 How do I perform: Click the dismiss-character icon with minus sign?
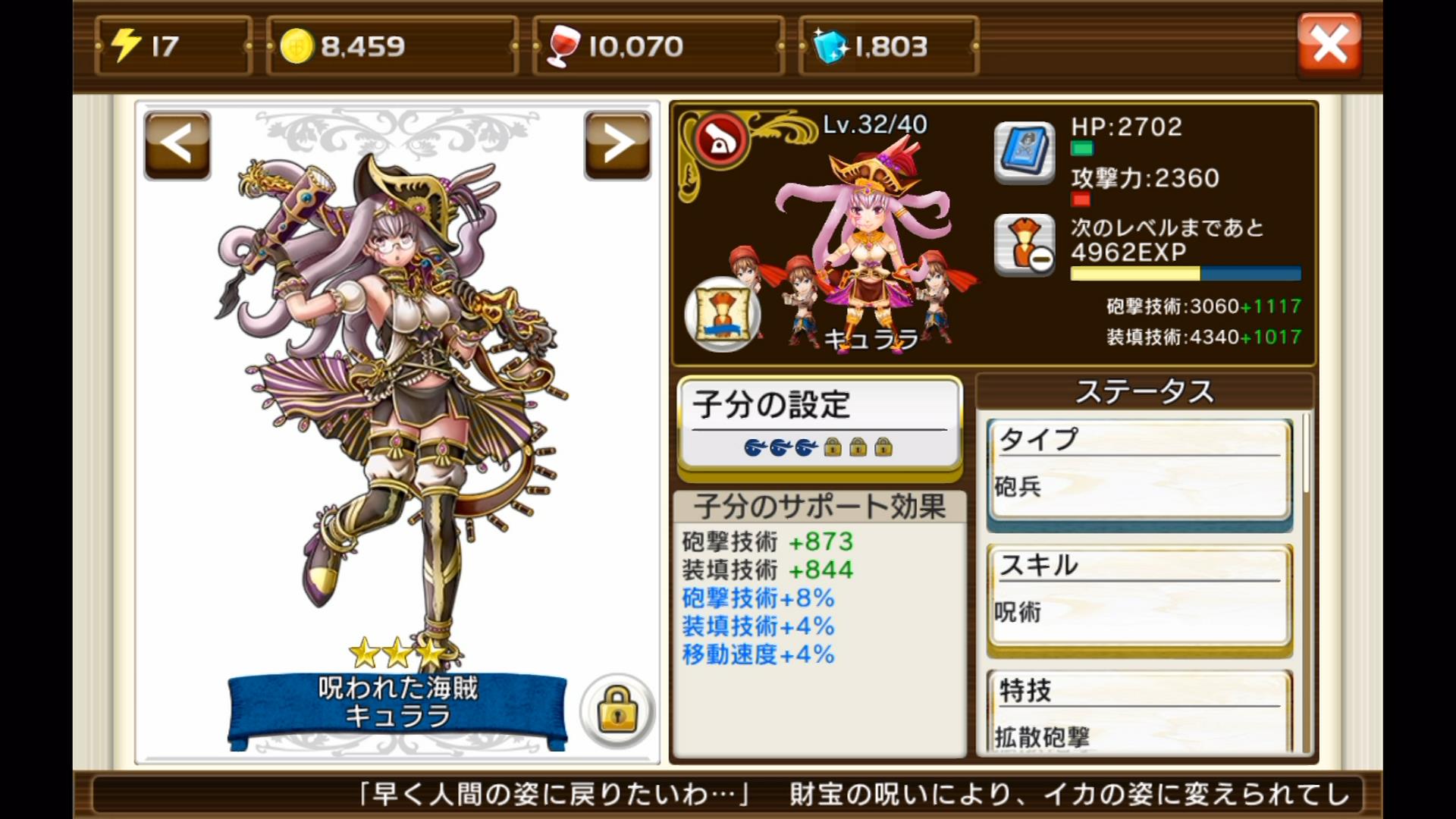(1023, 244)
